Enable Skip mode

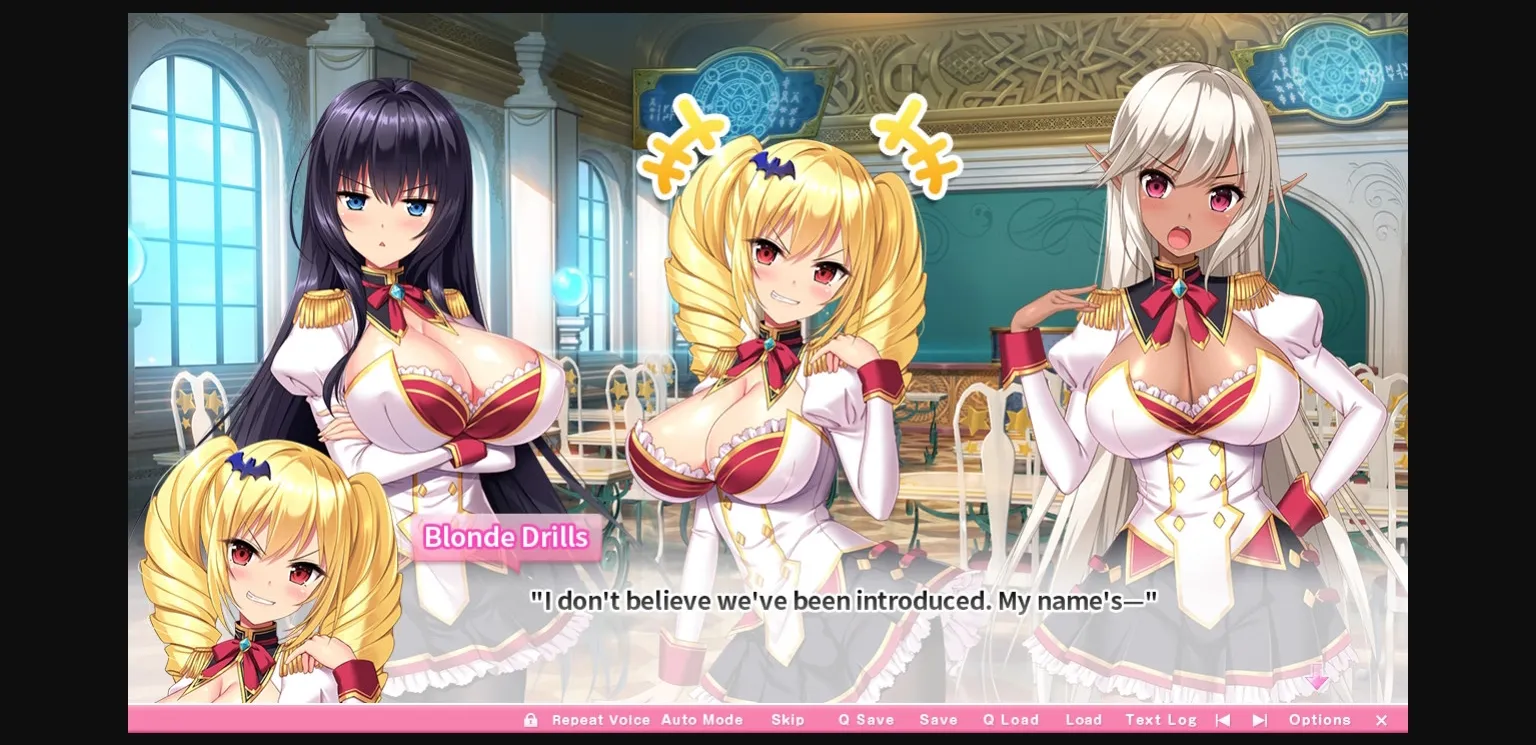point(789,719)
